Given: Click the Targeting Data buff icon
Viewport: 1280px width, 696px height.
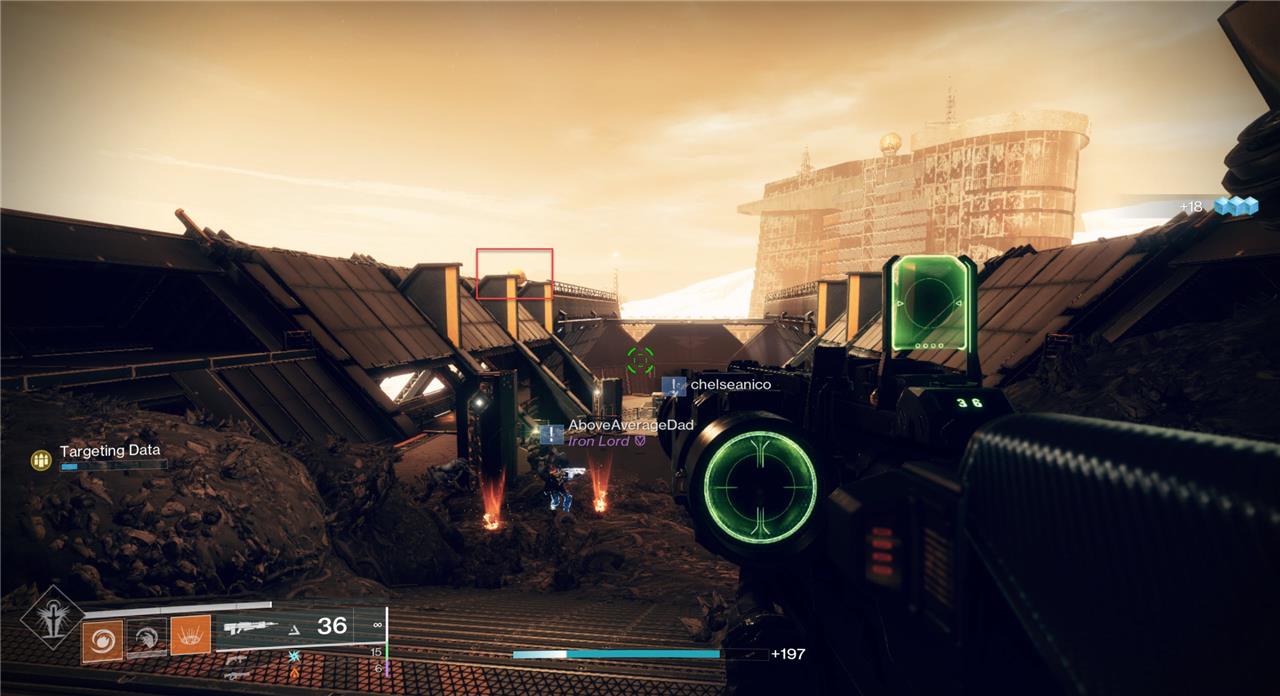Looking at the screenshot, I should (41, 460).
